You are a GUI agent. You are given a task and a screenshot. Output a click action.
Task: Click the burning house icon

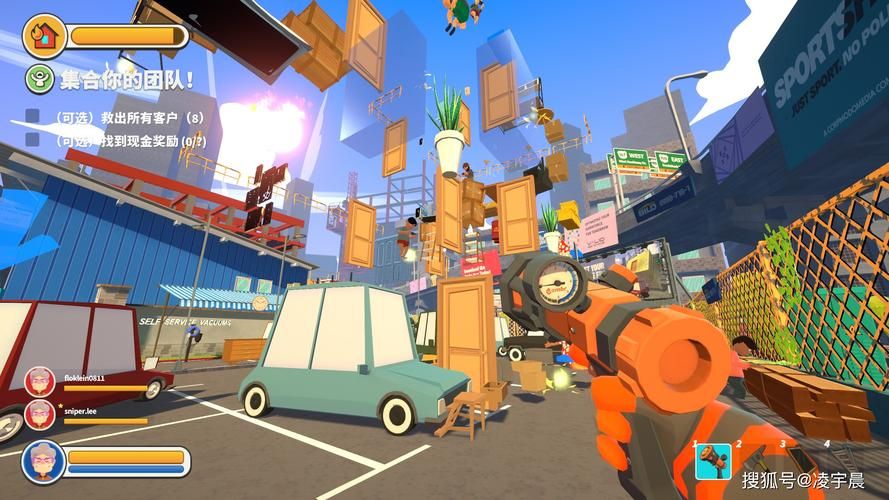(x=44, y=36)
